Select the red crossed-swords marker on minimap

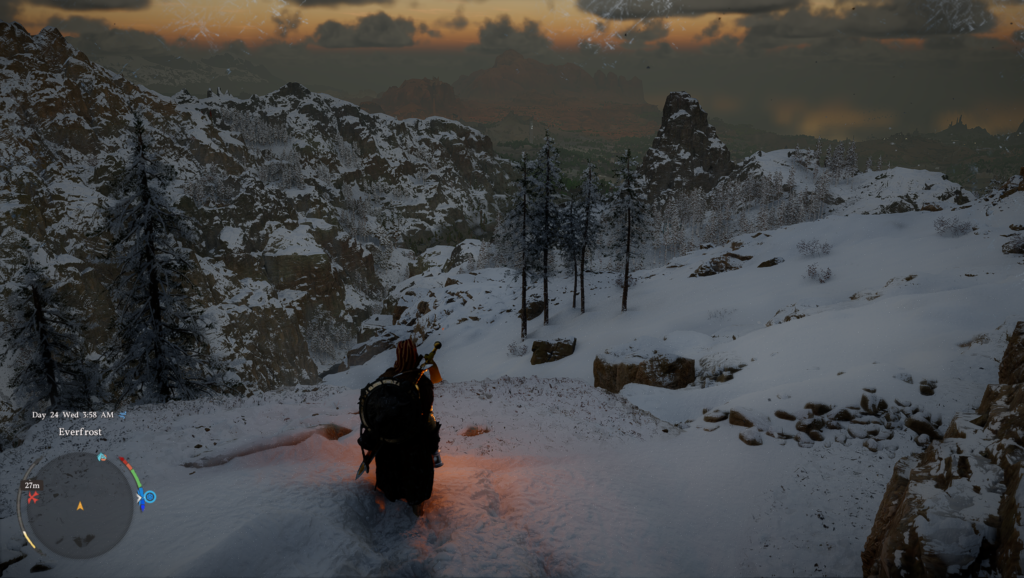(33, 497)
